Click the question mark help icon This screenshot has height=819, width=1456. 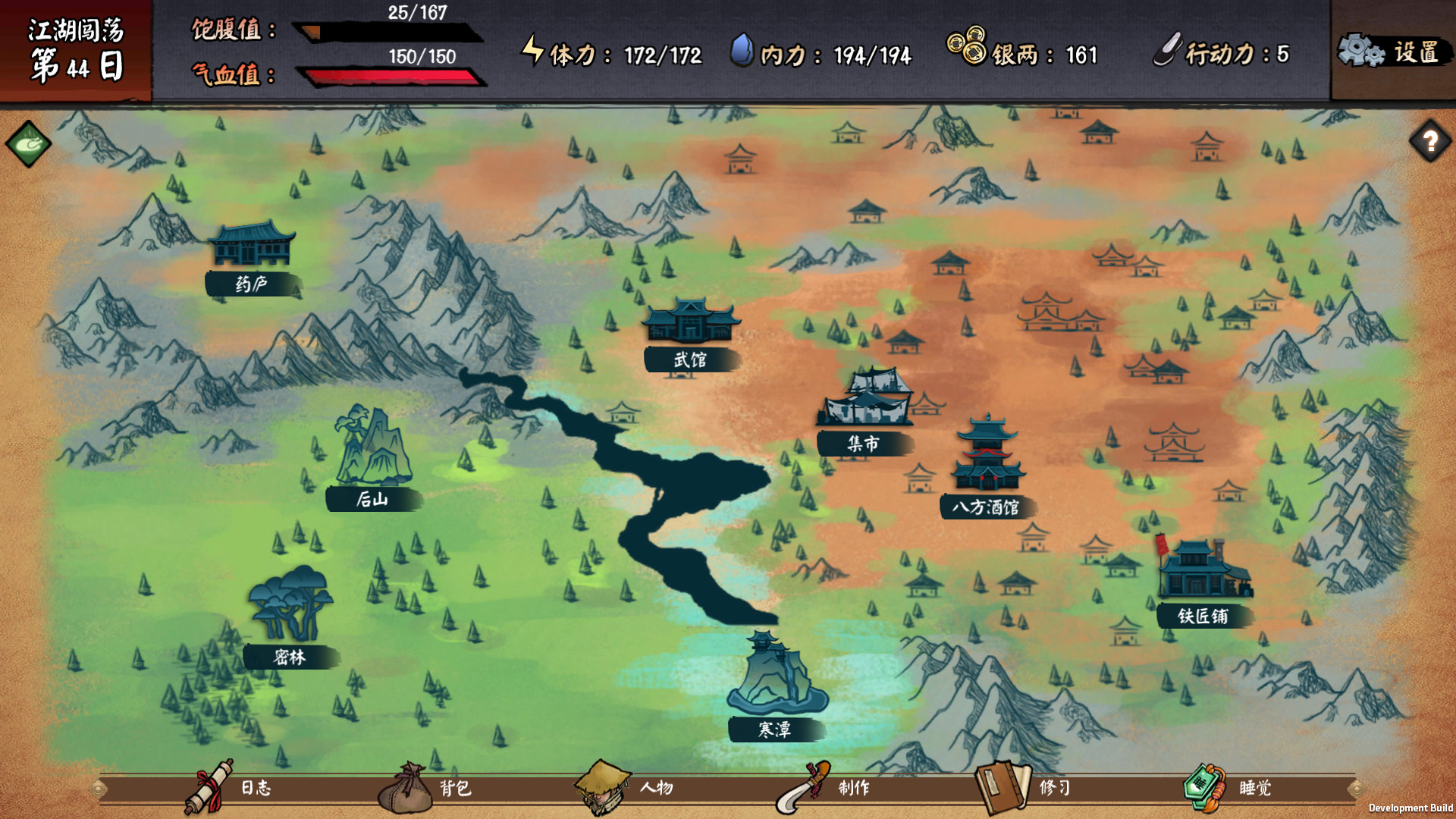(1430, 141)
